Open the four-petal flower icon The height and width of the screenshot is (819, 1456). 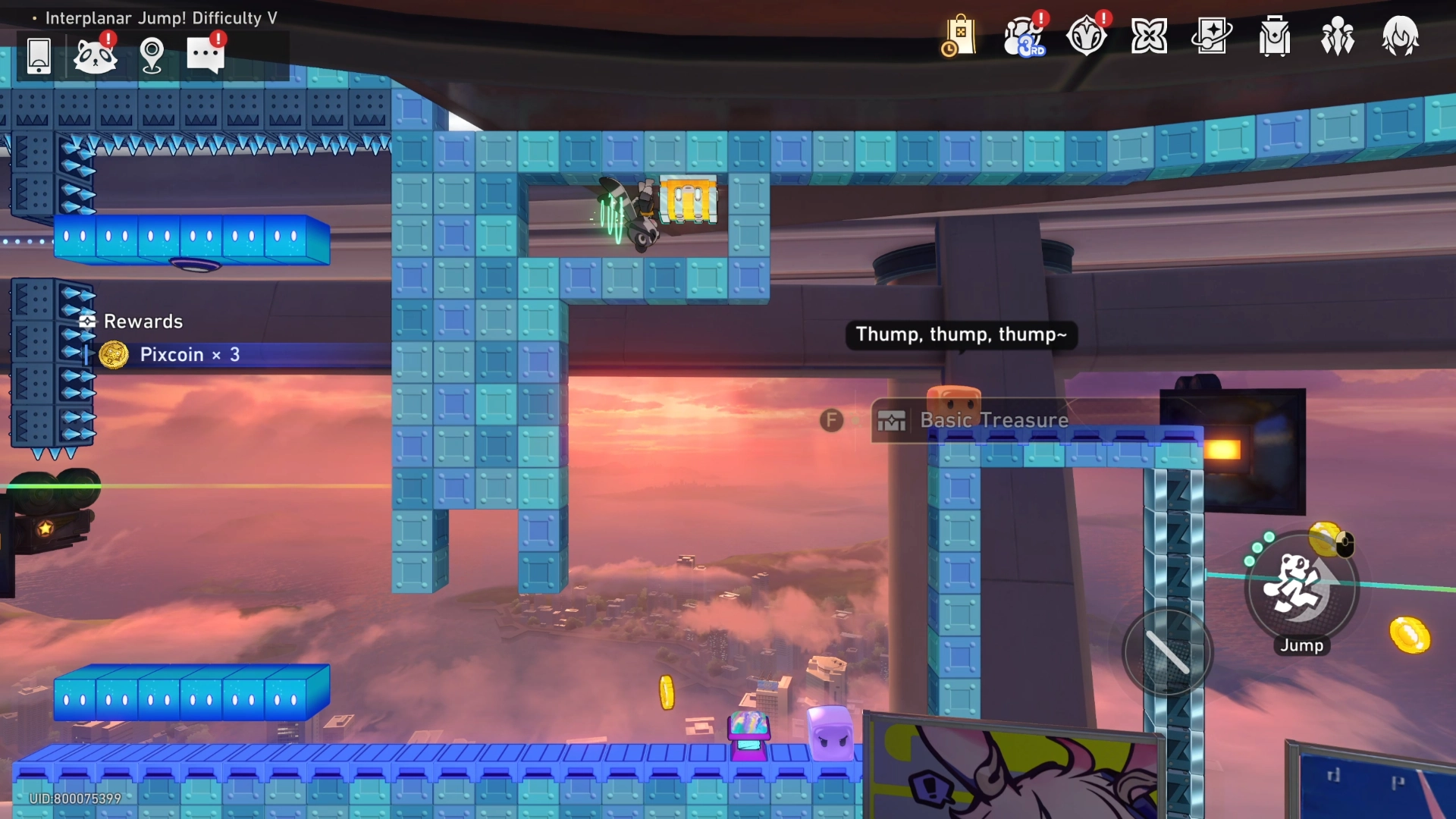[x=1149, y=36]
